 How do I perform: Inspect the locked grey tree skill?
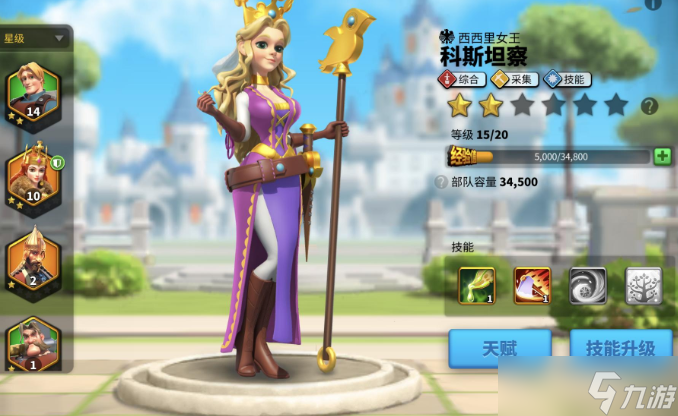coord(643,286)
